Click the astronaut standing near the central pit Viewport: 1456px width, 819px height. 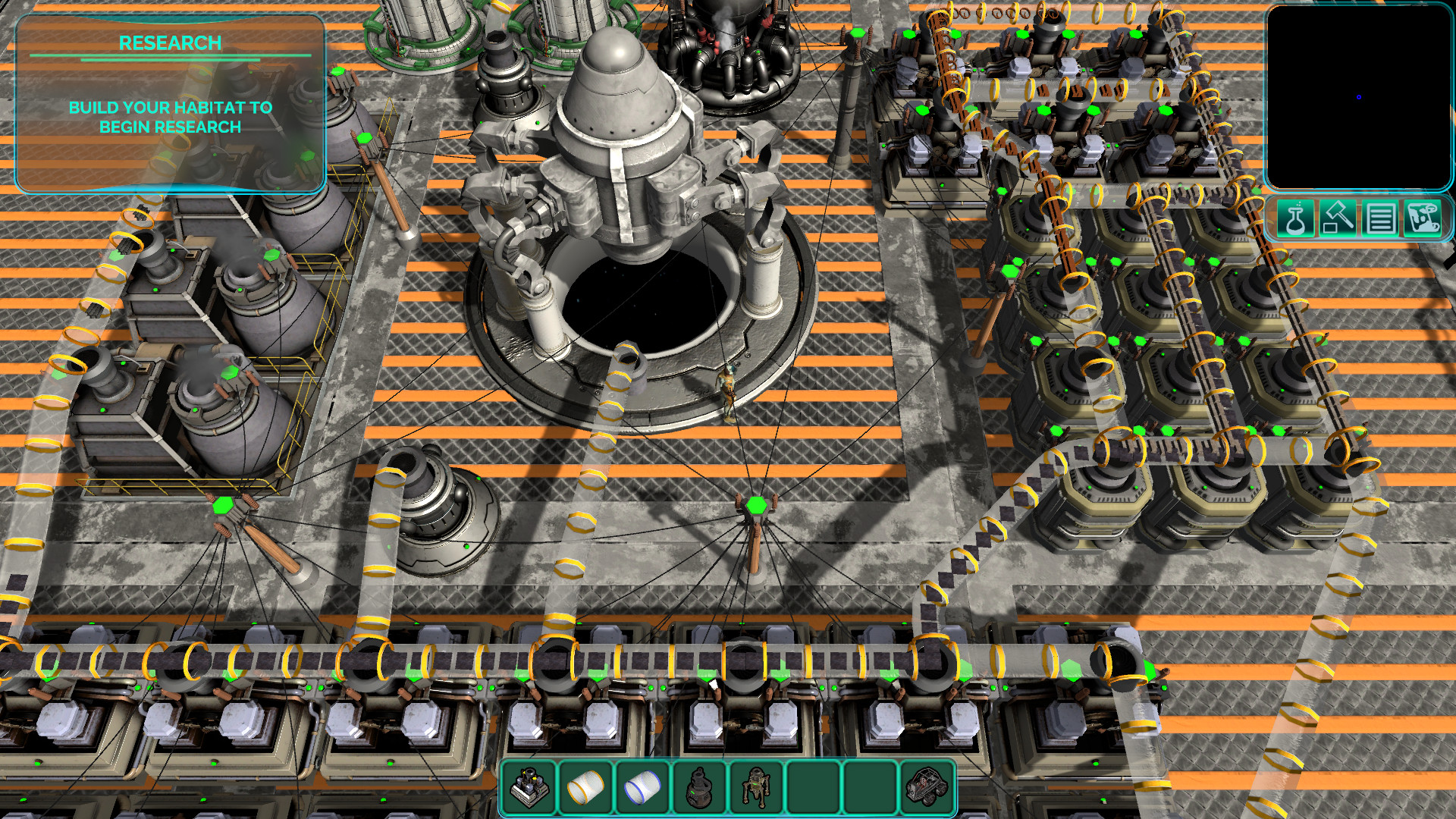728,391
